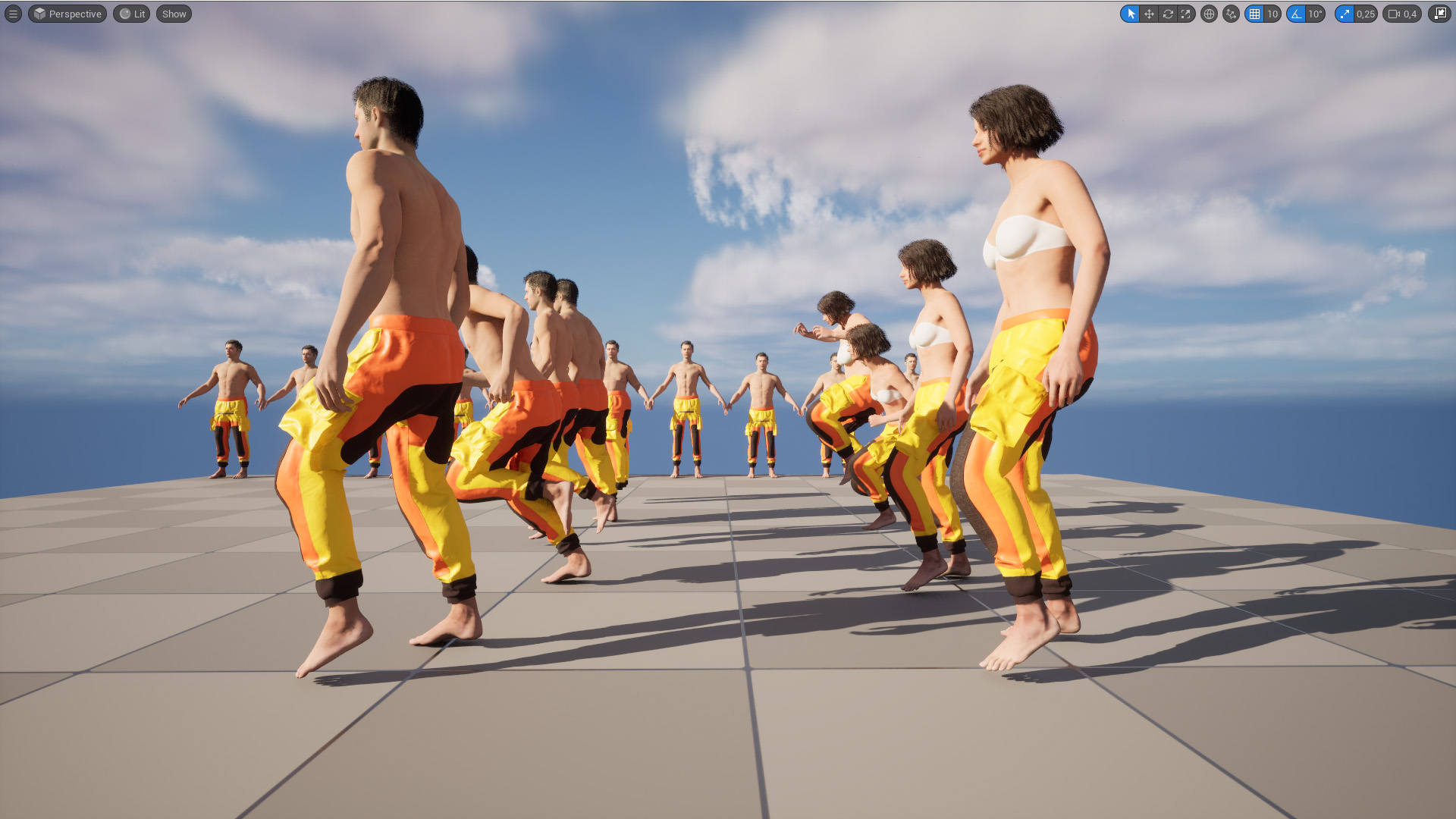Adjust the camera speed value 0,4
This screenshot has width=1456, height=819.
[1409, 14]
